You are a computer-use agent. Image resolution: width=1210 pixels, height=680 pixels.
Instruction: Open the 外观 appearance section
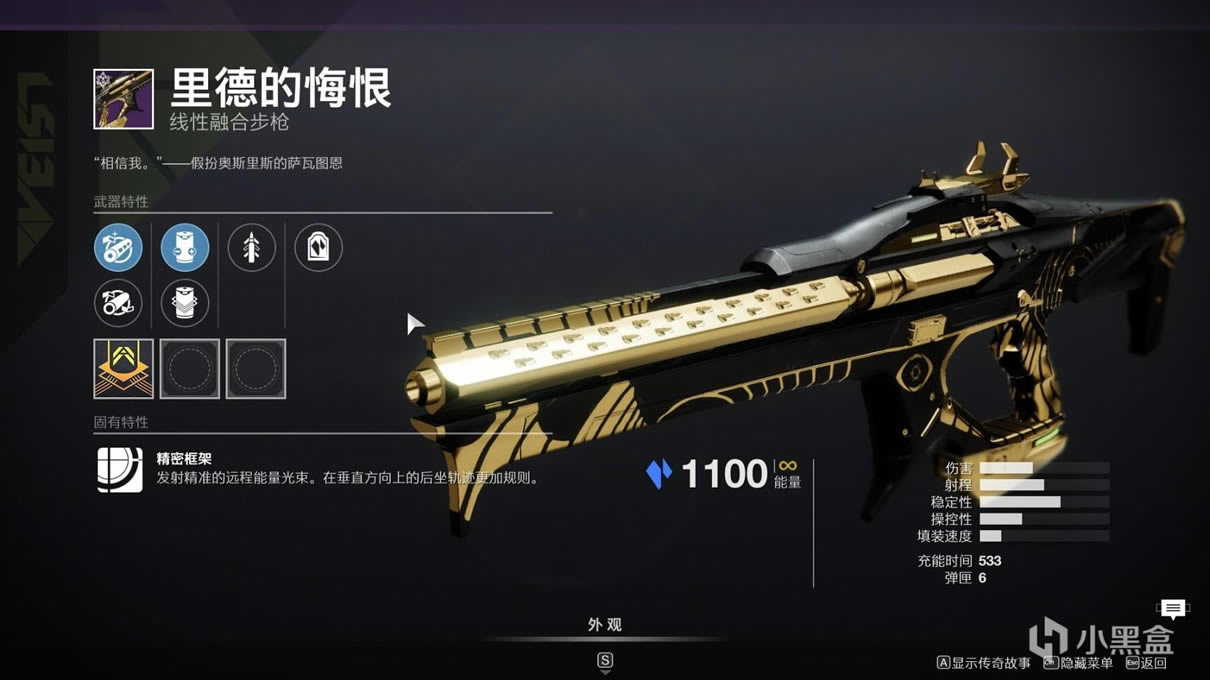pos(605,625)
